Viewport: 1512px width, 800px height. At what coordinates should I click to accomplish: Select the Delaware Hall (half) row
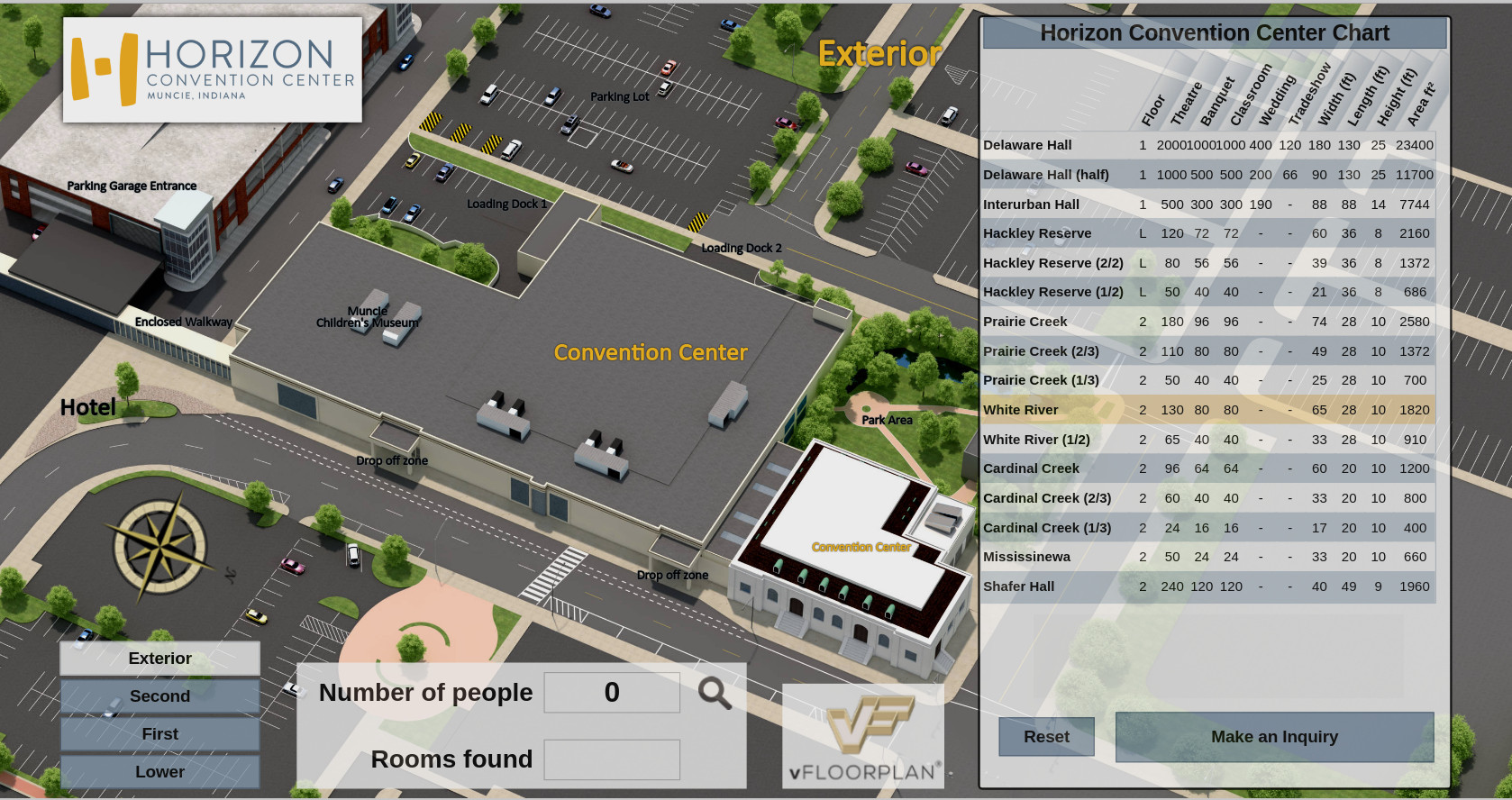[x=1207, y=175]
